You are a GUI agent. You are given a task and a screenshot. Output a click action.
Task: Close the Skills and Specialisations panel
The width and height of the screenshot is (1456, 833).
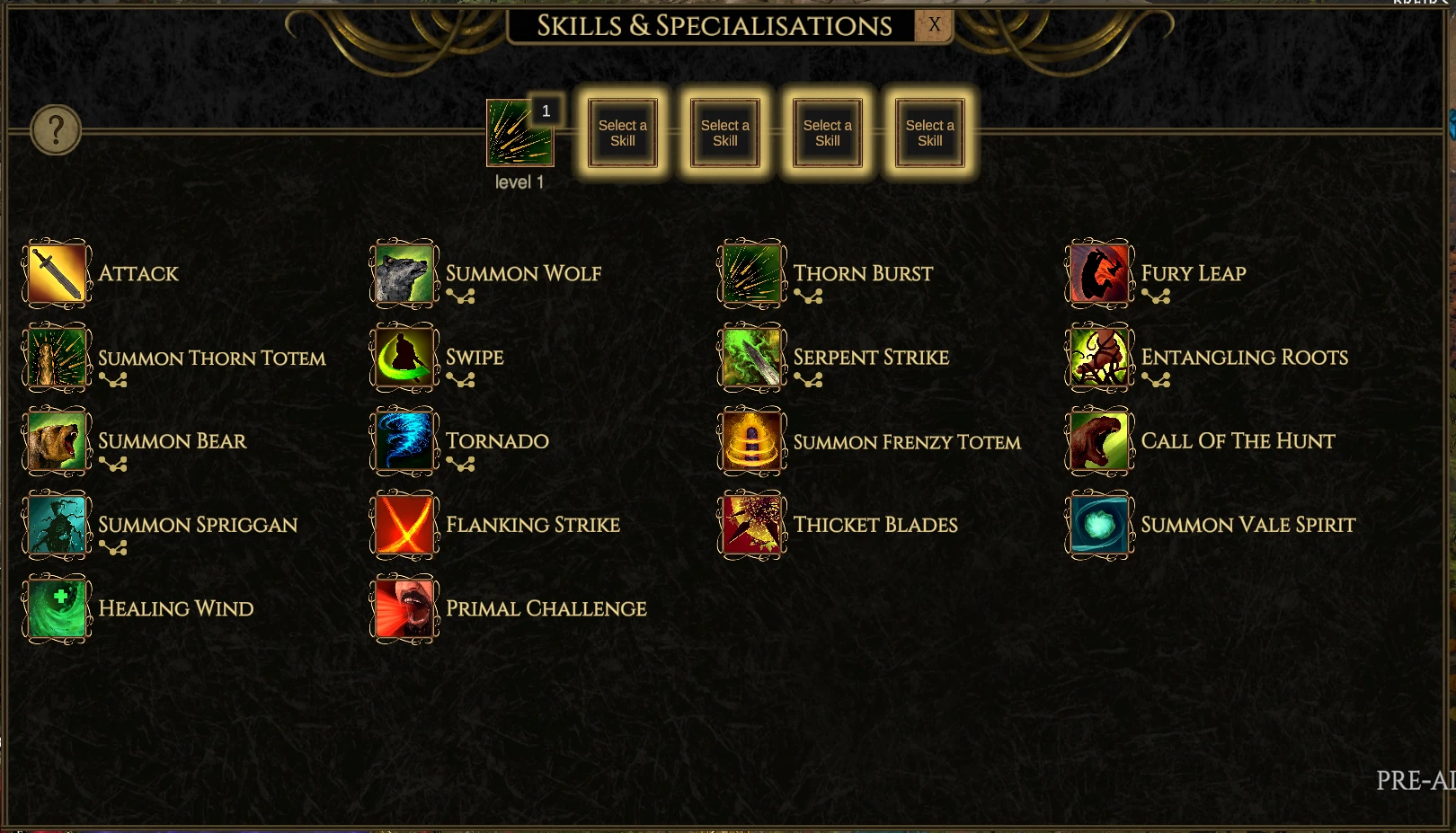tap(934, 25)
